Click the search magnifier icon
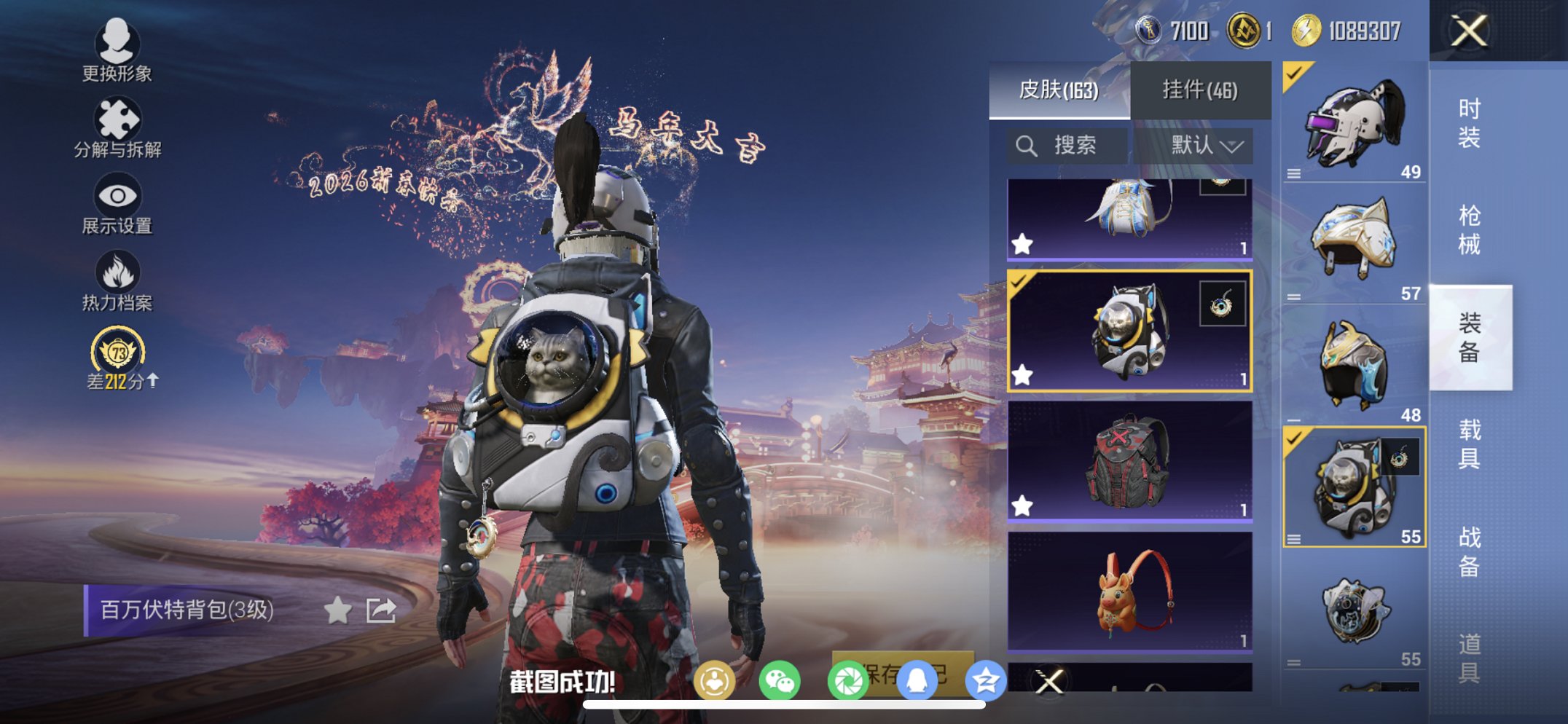The width and height of the screenshot is (1568, 724). (1026, 145)
